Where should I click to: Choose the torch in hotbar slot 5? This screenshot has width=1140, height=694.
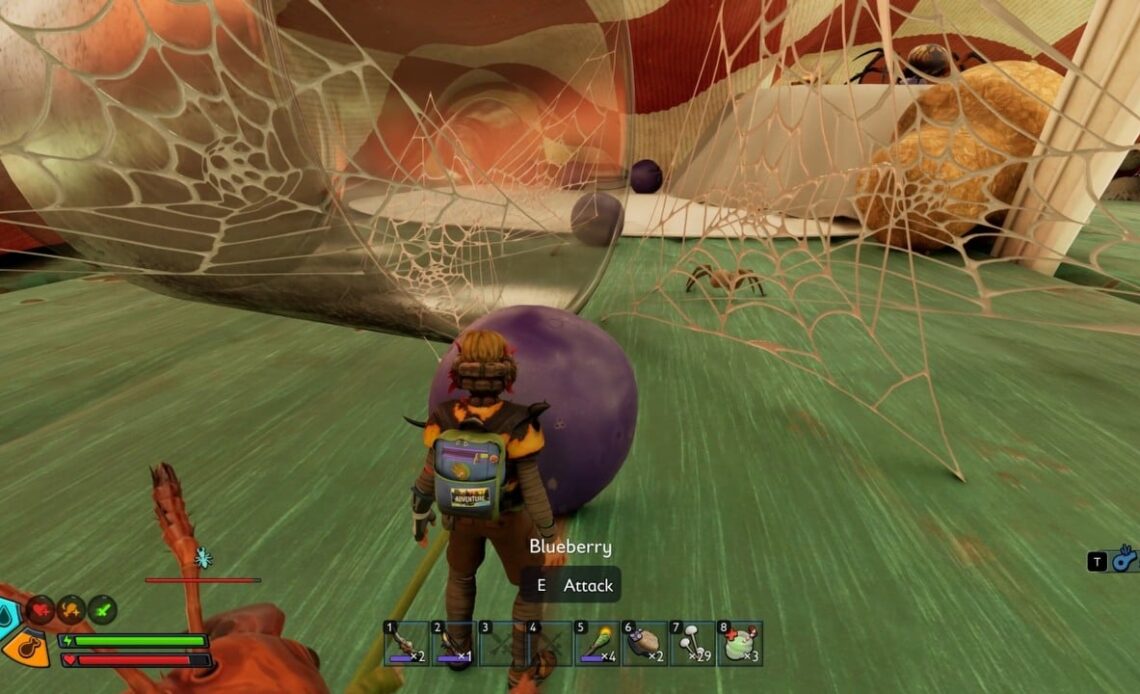tap(598, 643)
